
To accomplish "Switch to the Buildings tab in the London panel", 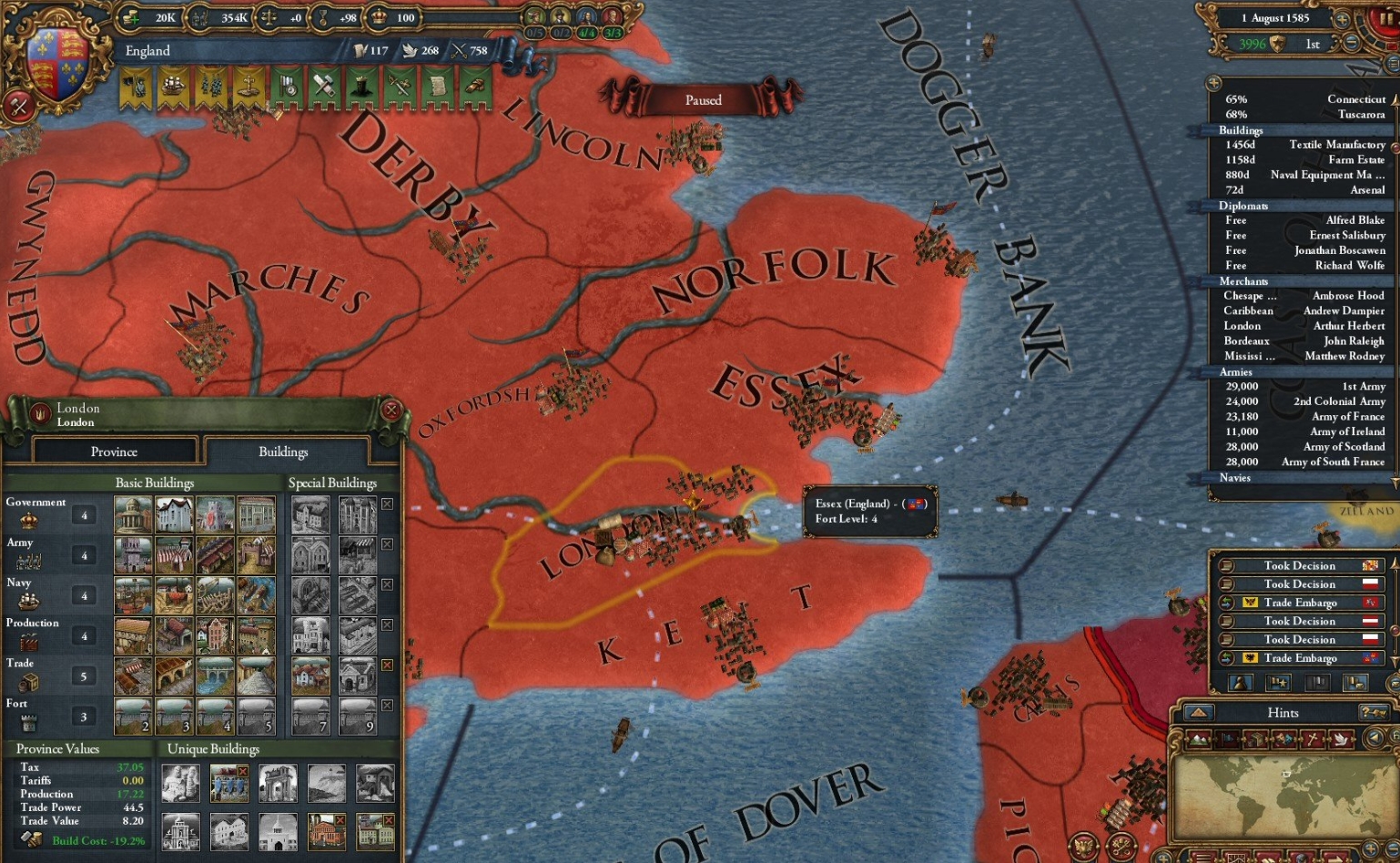I will [283, 452].
